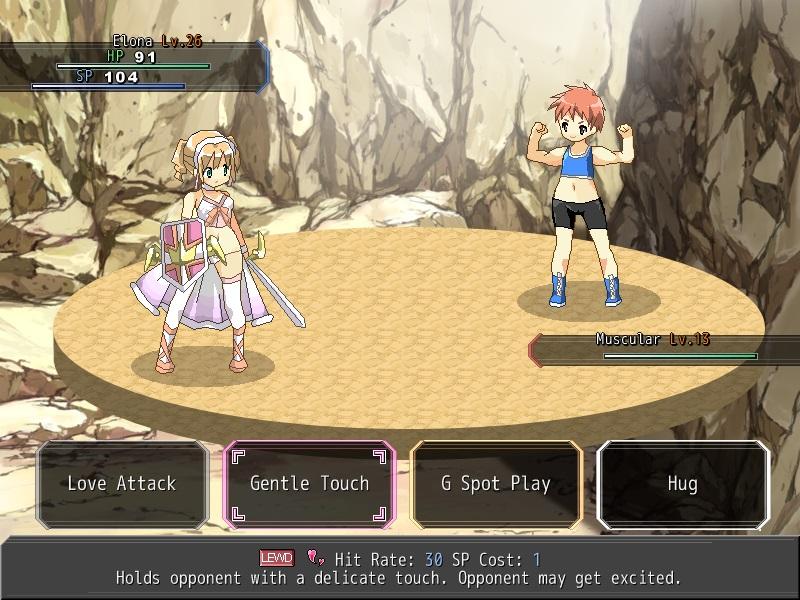Screen dimensions: 800x600
Task: Select the Love Attack command
Action: (122, 484)
